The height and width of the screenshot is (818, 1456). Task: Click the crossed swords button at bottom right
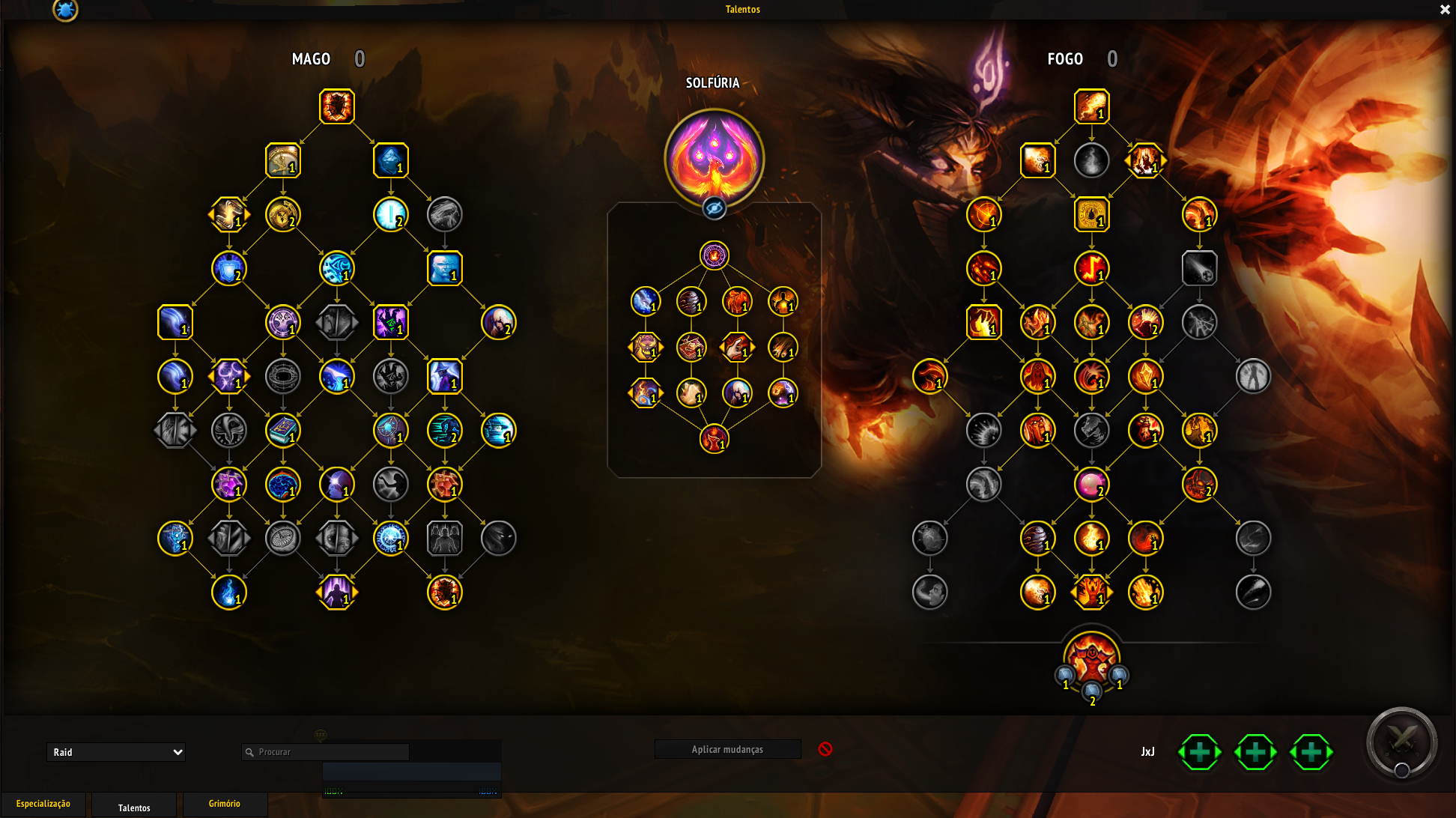click(x=1401, y=742)
